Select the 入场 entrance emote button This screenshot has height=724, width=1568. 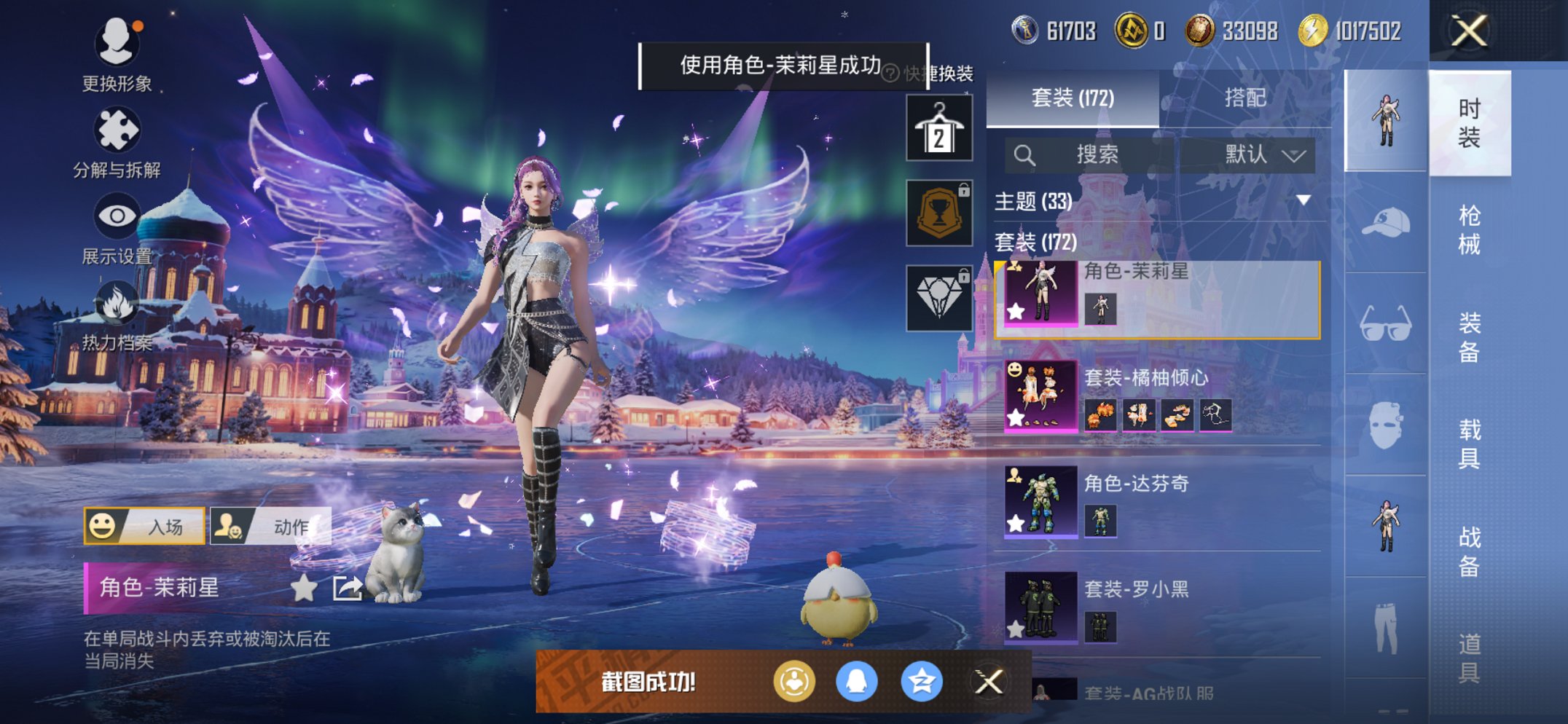tap(144, 526)
